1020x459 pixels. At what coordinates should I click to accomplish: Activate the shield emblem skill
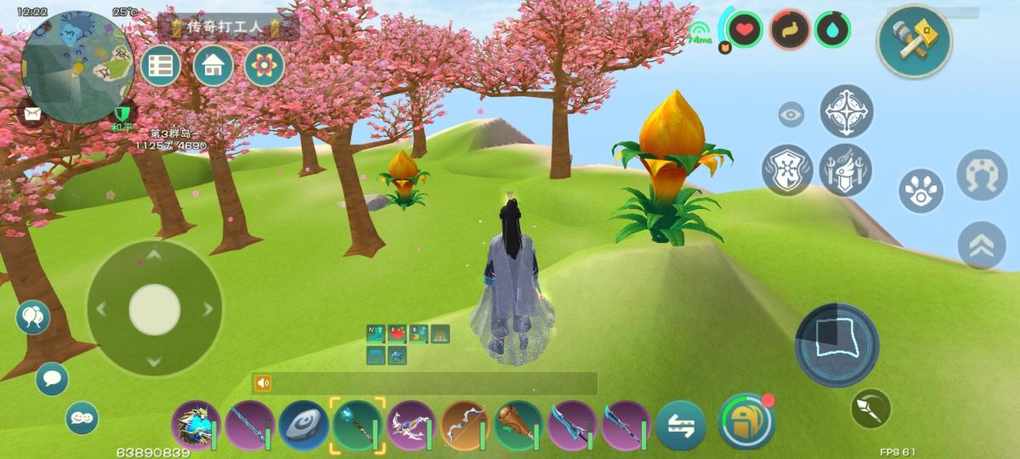788,169
